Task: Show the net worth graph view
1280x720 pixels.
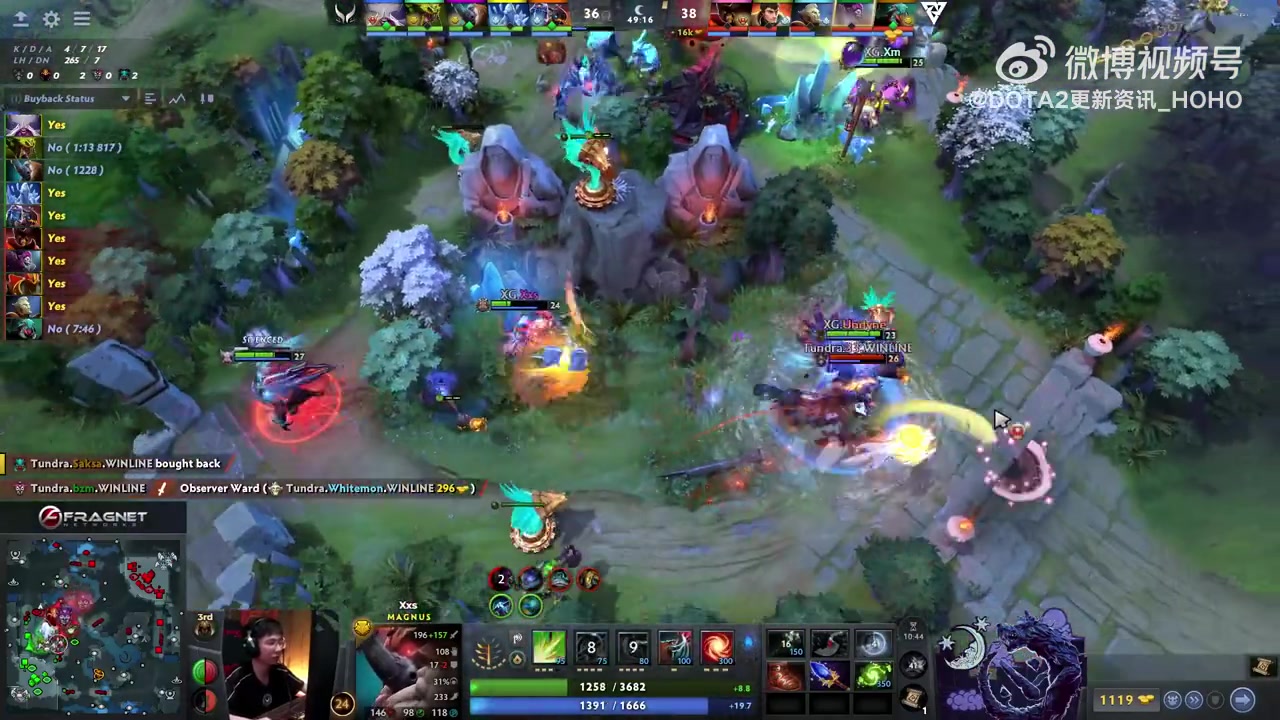Action: click(177, 98)
